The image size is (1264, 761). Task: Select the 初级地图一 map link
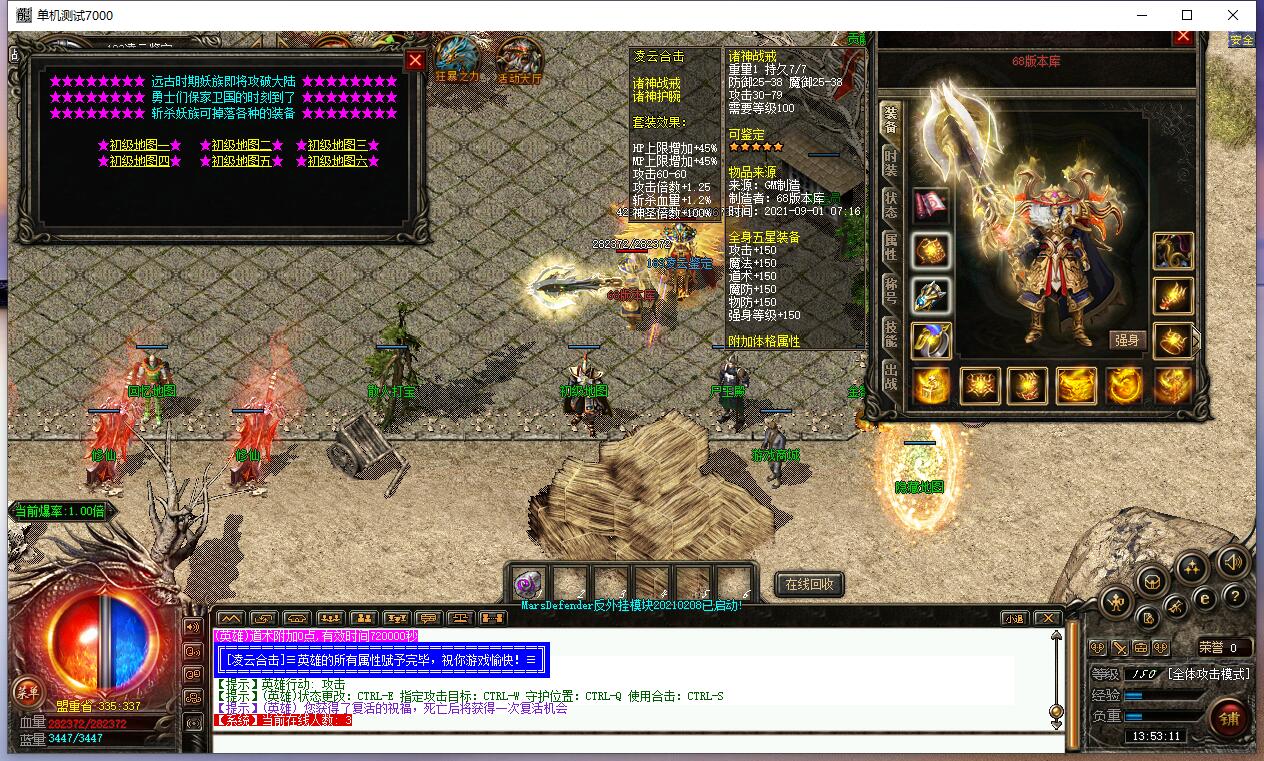[x=139, y=145]
